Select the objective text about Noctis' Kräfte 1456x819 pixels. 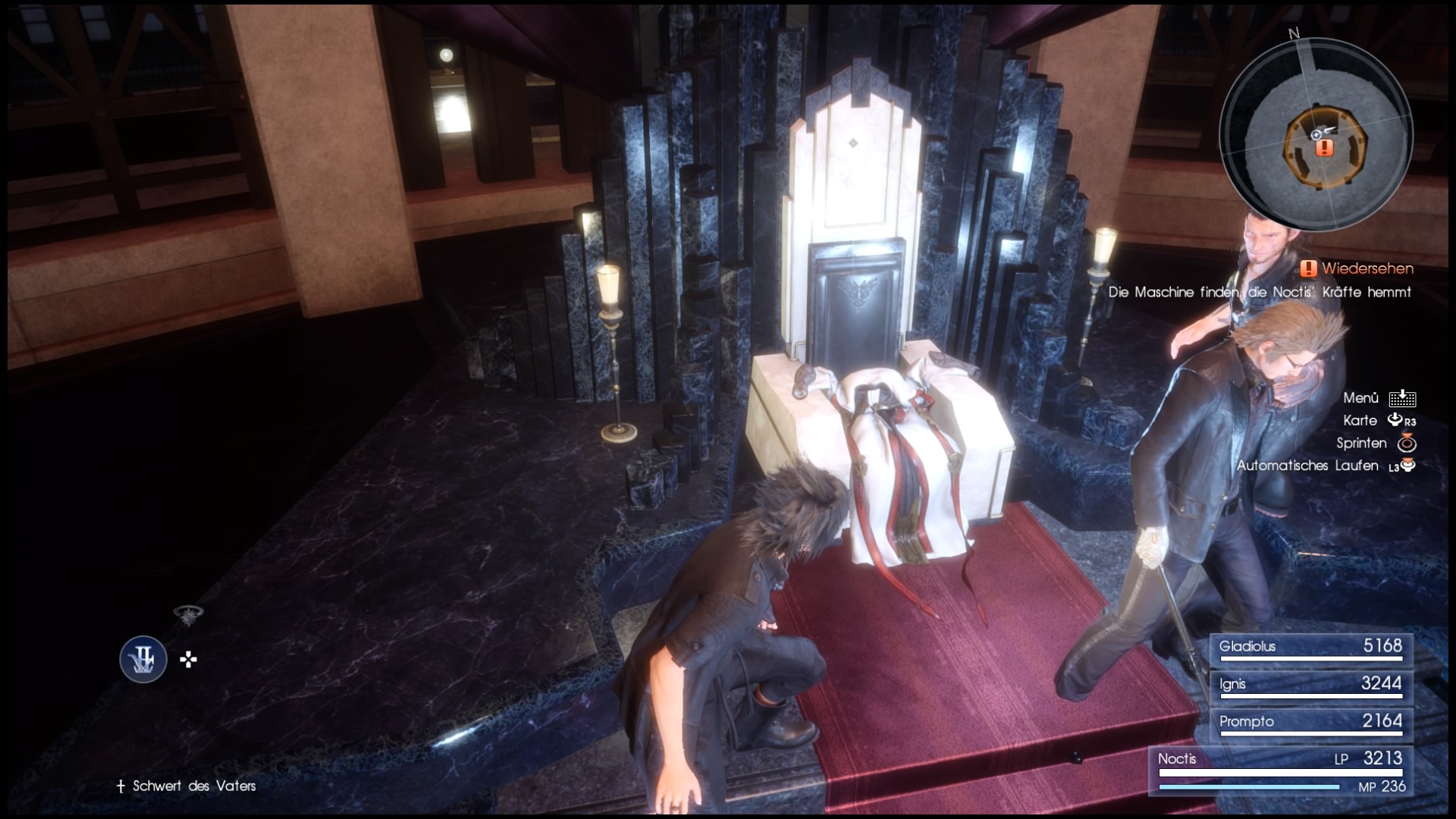pyautogui.click(x=1259, y=291)
